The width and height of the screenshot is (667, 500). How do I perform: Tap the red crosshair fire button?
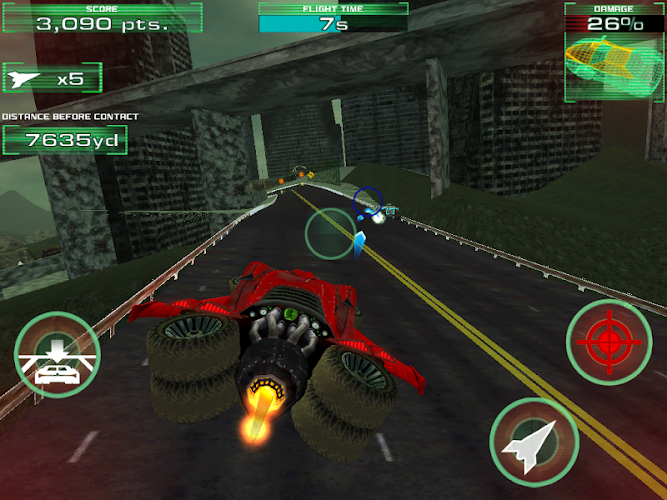point(609,343)
